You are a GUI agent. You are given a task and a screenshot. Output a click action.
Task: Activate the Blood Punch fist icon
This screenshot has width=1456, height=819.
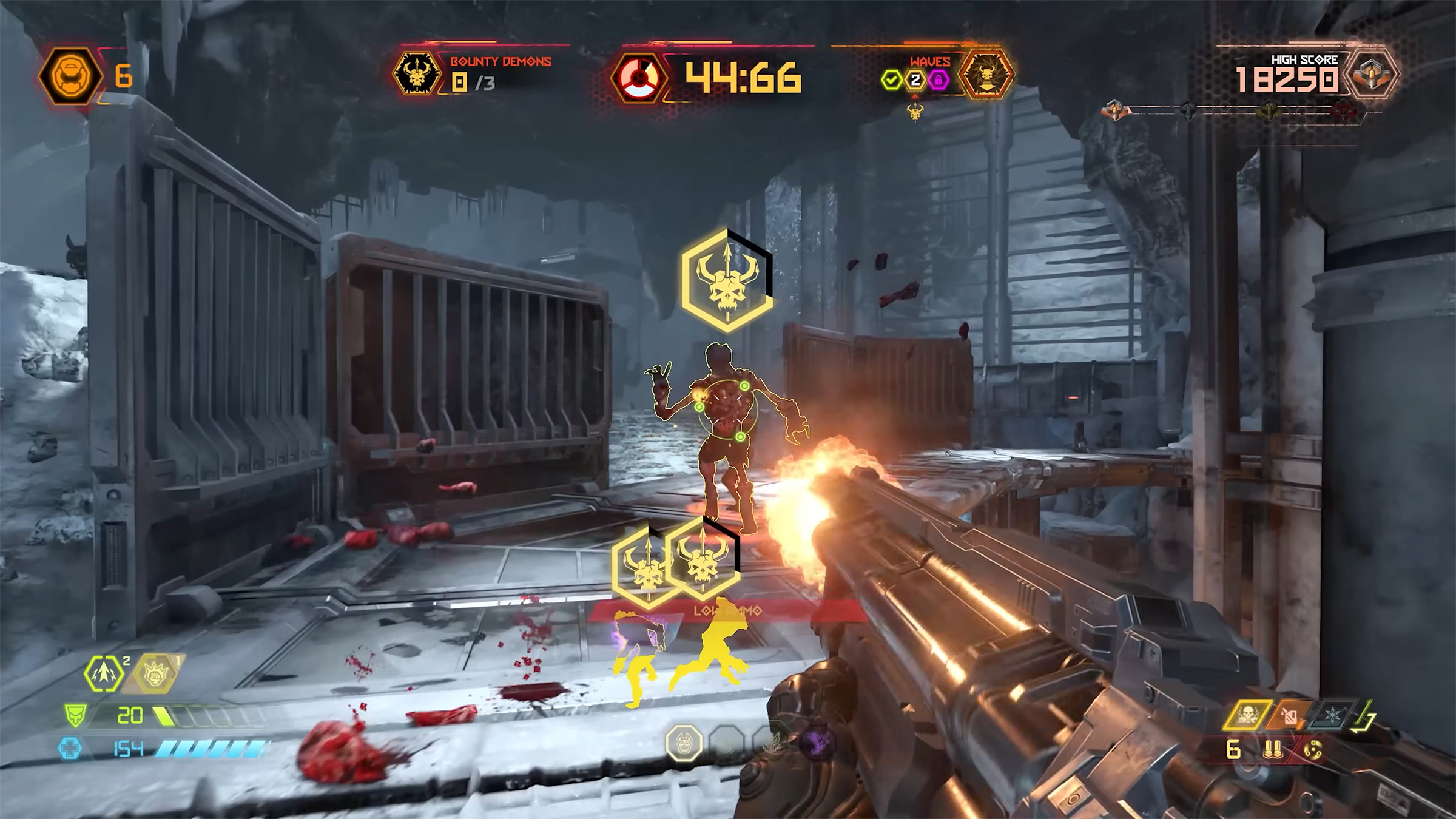[x=155, y=673]
